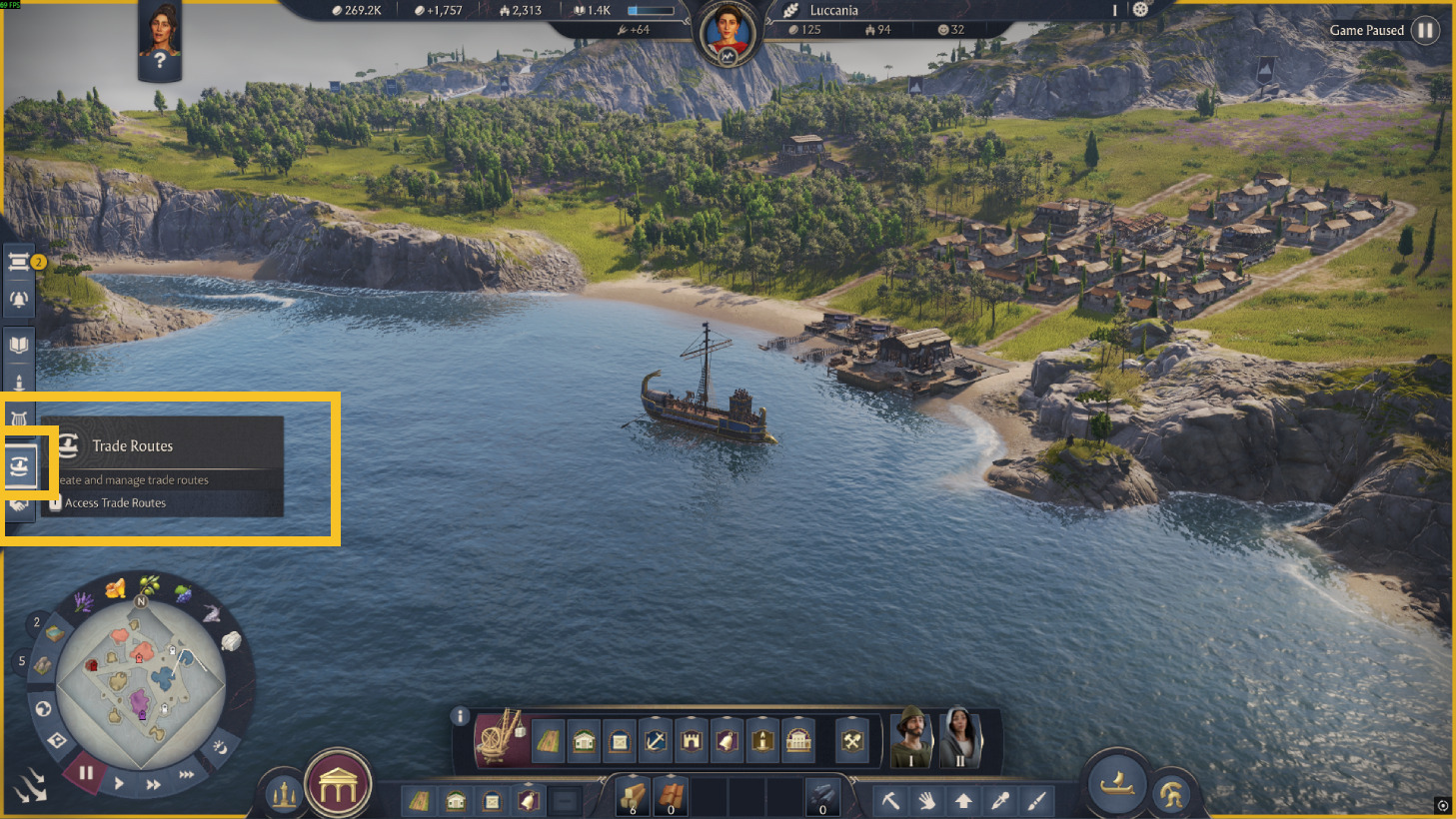Click the player portrait at top center
This screenshot has height=819, width=1456.
pyautogui.click(x=728, y=32)
